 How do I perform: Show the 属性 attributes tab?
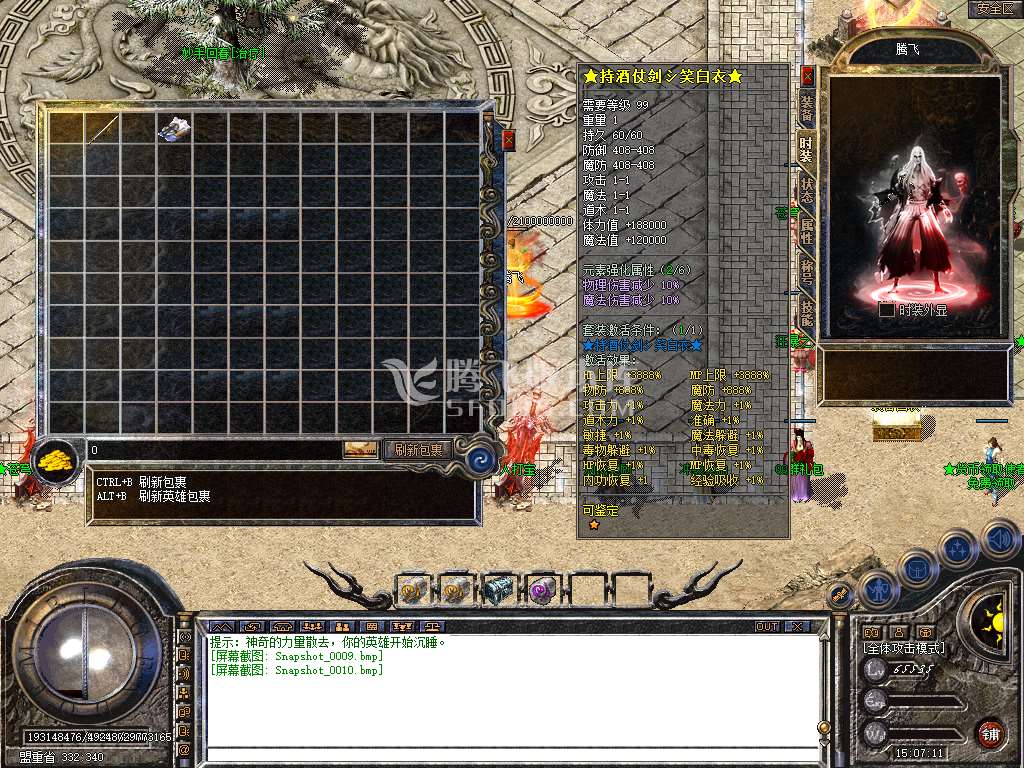(x=807, y=232)
